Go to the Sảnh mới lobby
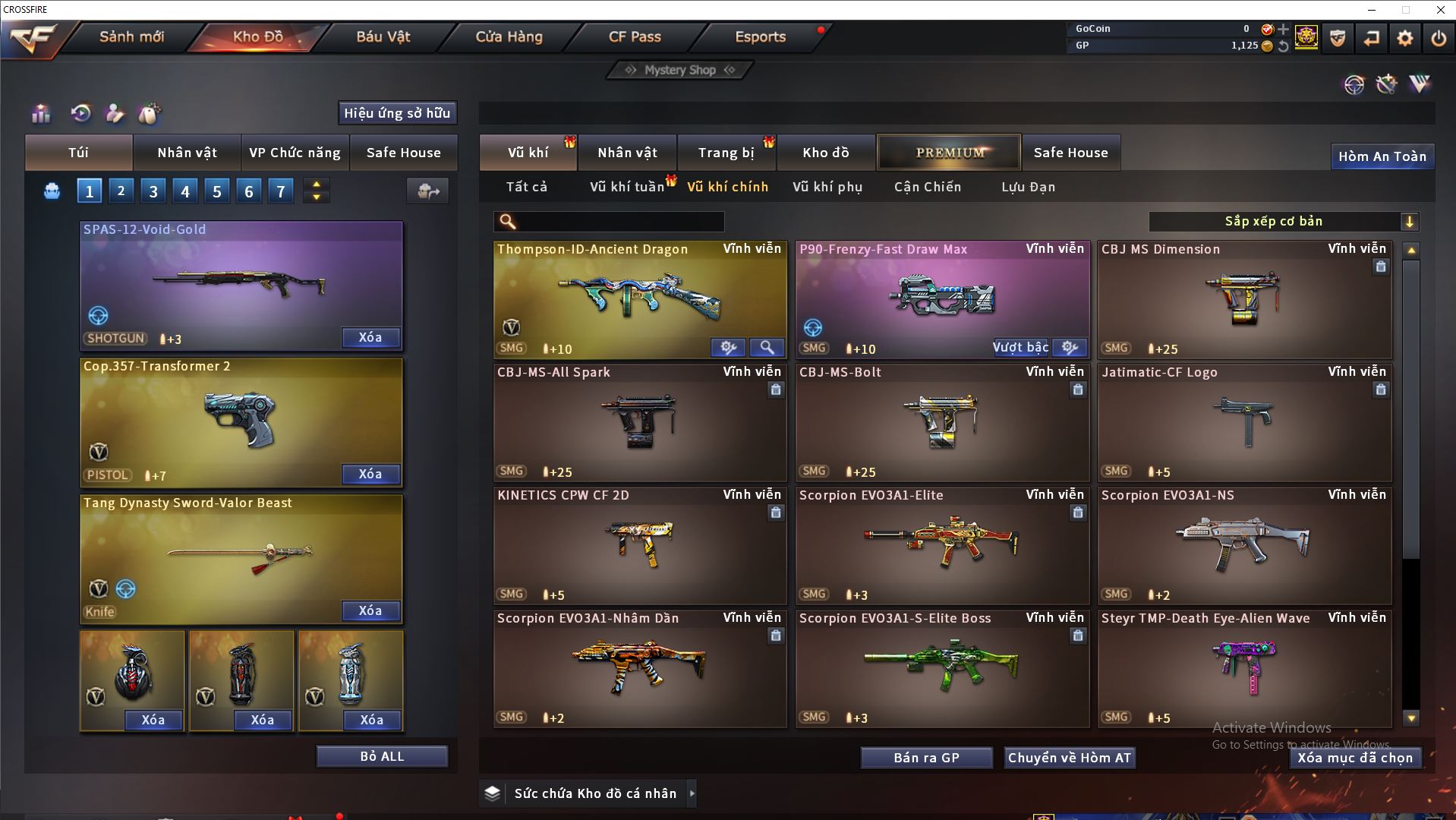Viewport: 1456px width, 820px height. [x=131, y=36]
